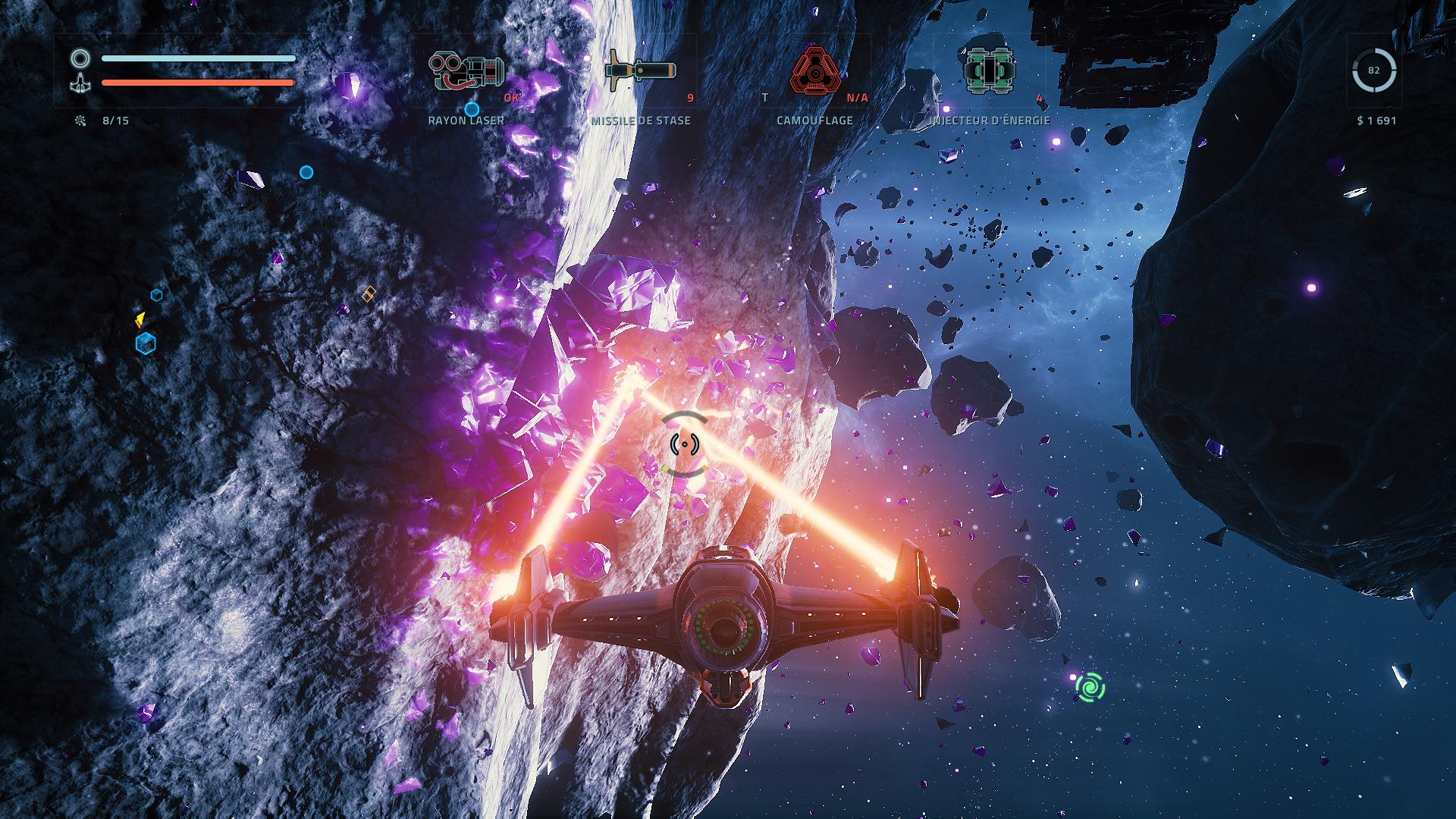
Task: Use the Injecteur d'Énergie consumable
Action: 990,71
